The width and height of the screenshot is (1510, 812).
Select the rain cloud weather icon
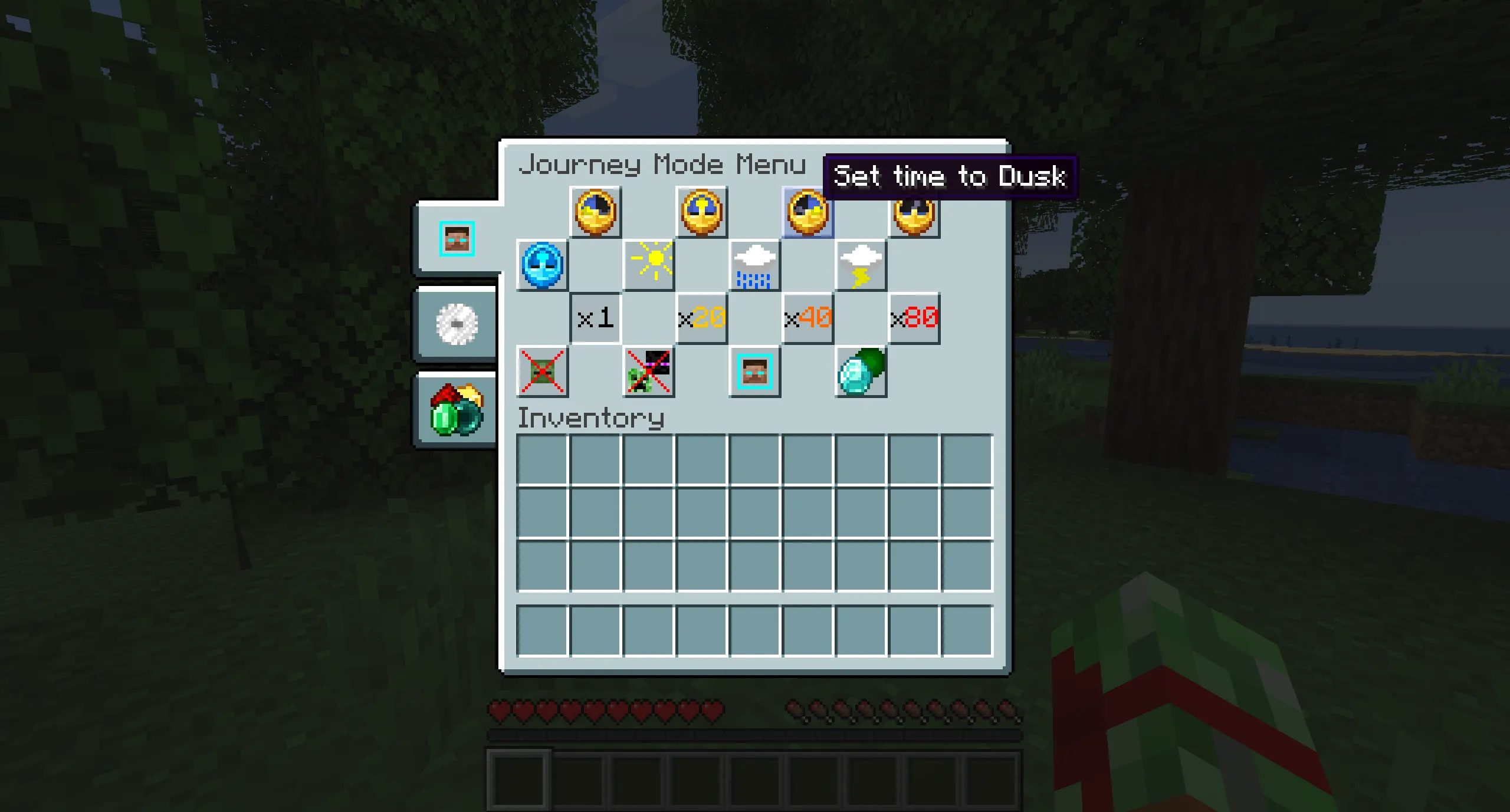(755, 267)
